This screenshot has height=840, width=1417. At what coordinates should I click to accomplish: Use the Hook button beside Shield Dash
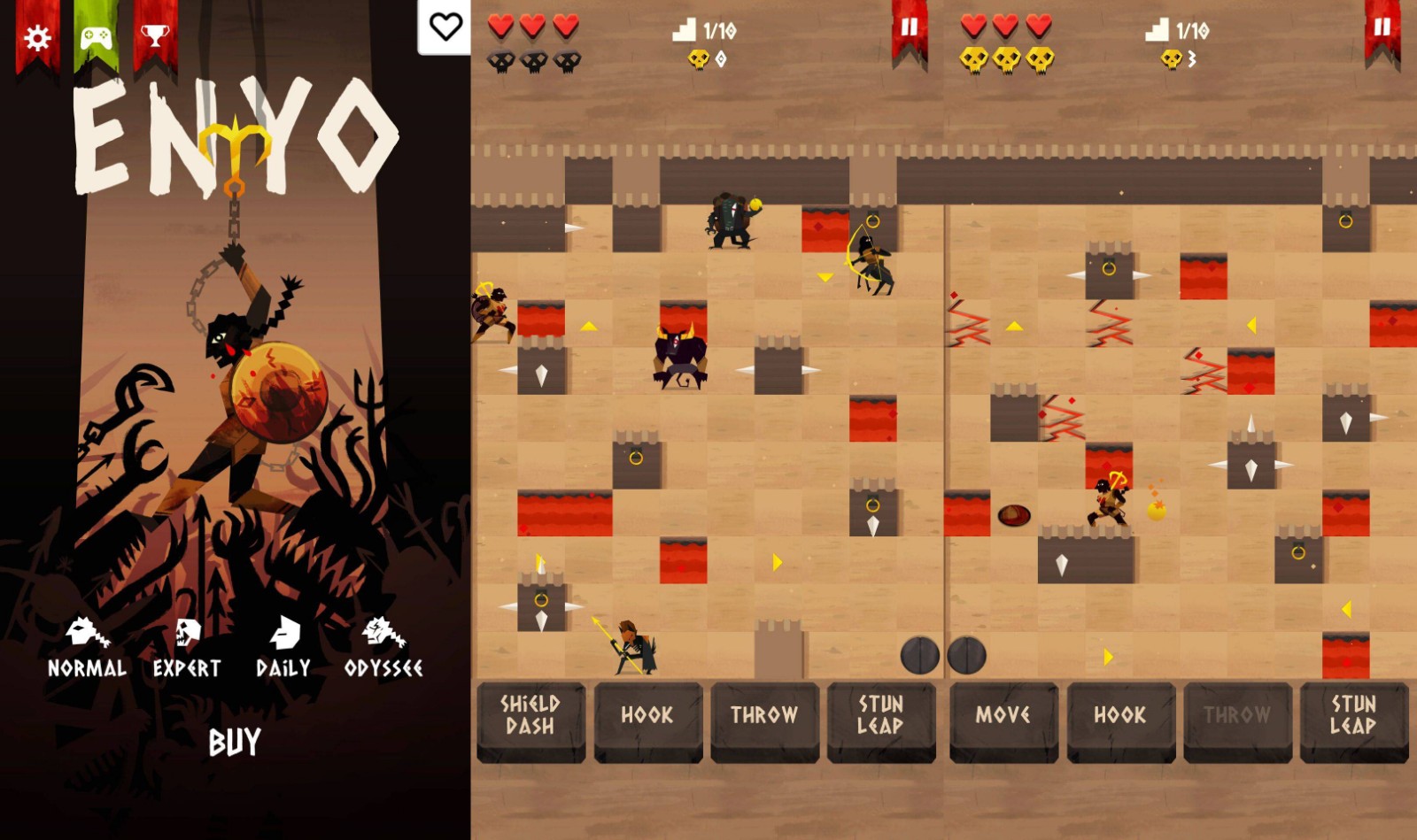[647, 716]
